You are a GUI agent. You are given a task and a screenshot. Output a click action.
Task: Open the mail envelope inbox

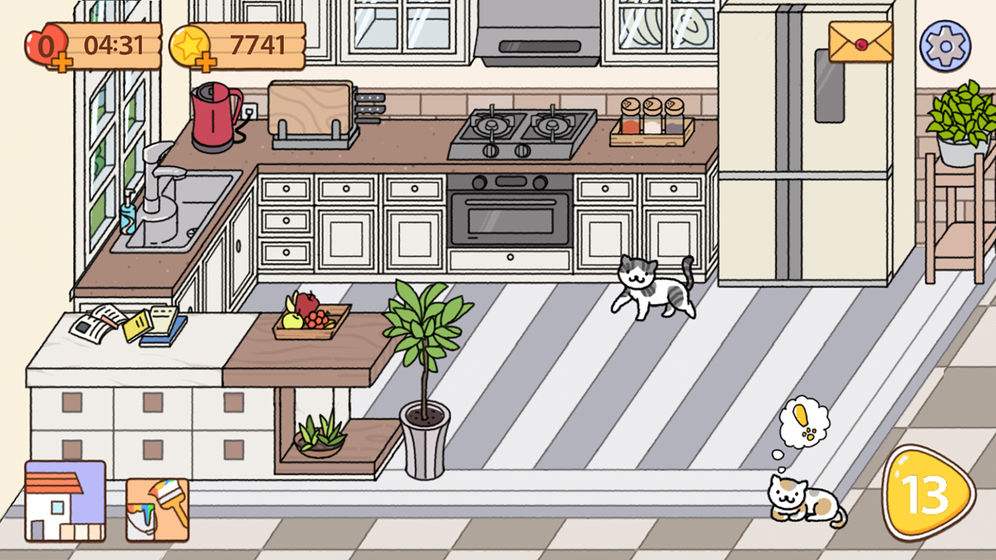(x=860, y=42)
